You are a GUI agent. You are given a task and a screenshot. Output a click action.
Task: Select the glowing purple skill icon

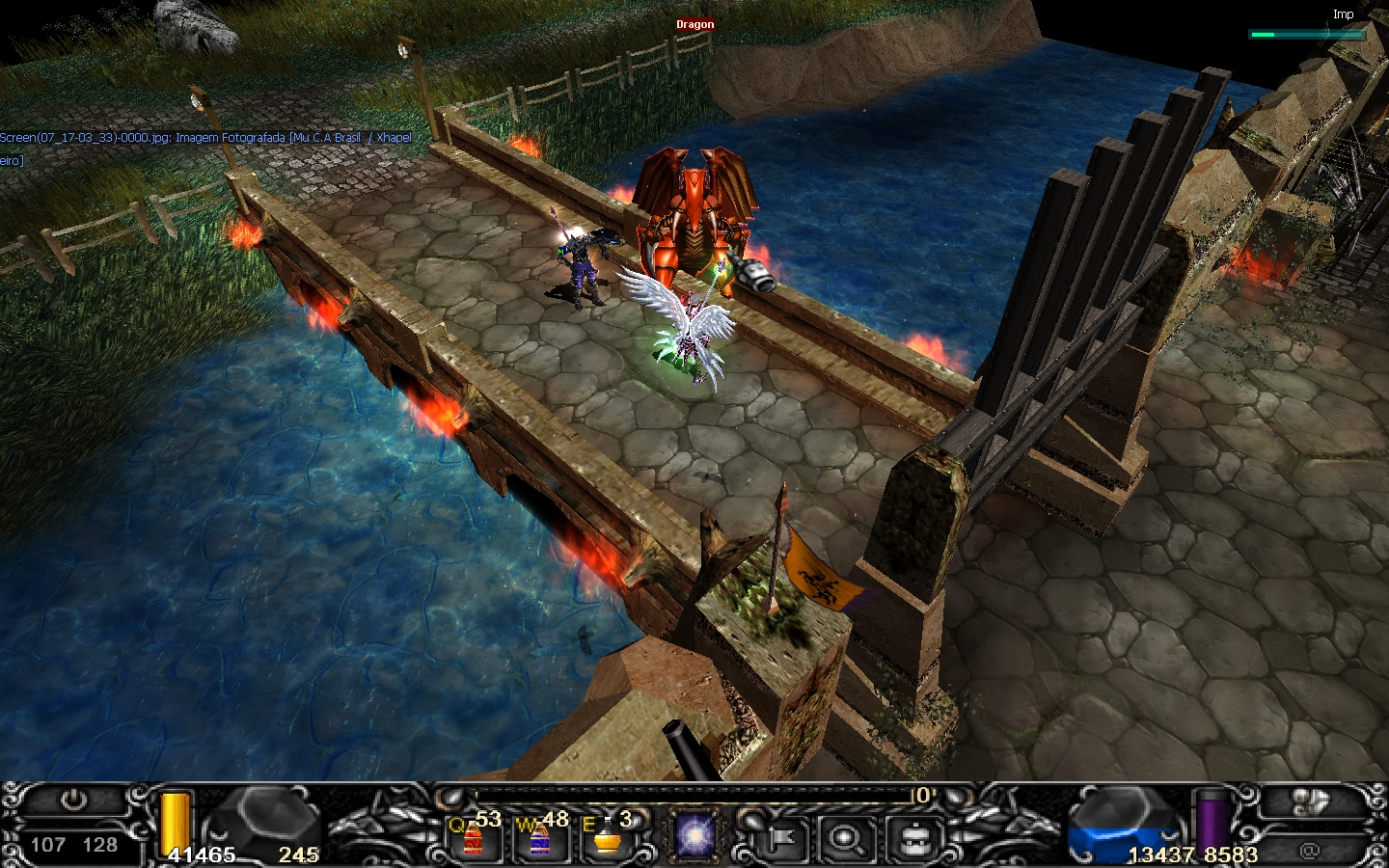pyautogui.click(x=693, y=835)
